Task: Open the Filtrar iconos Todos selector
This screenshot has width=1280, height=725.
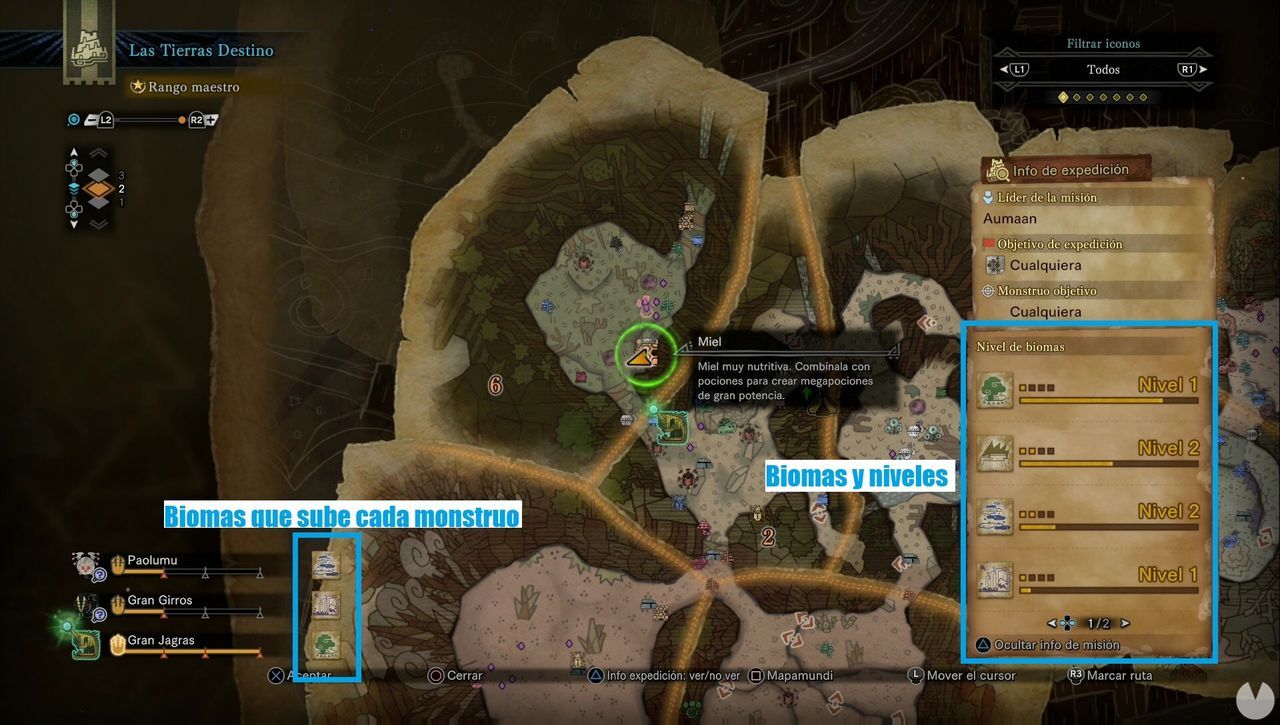Action: tap(1101, 69)
